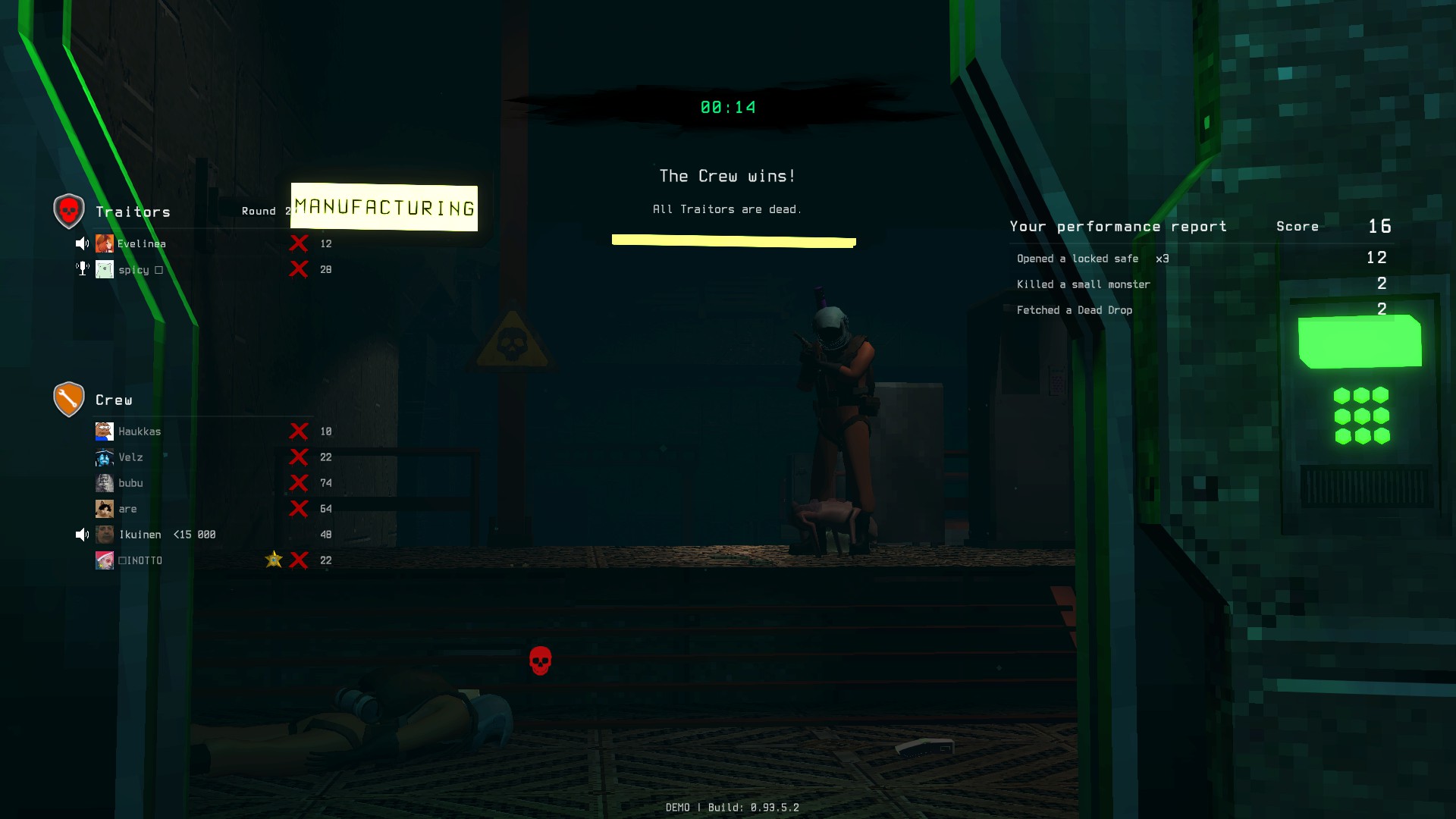Toggle the speaker icon beside Ikuinen

[82, 535]
